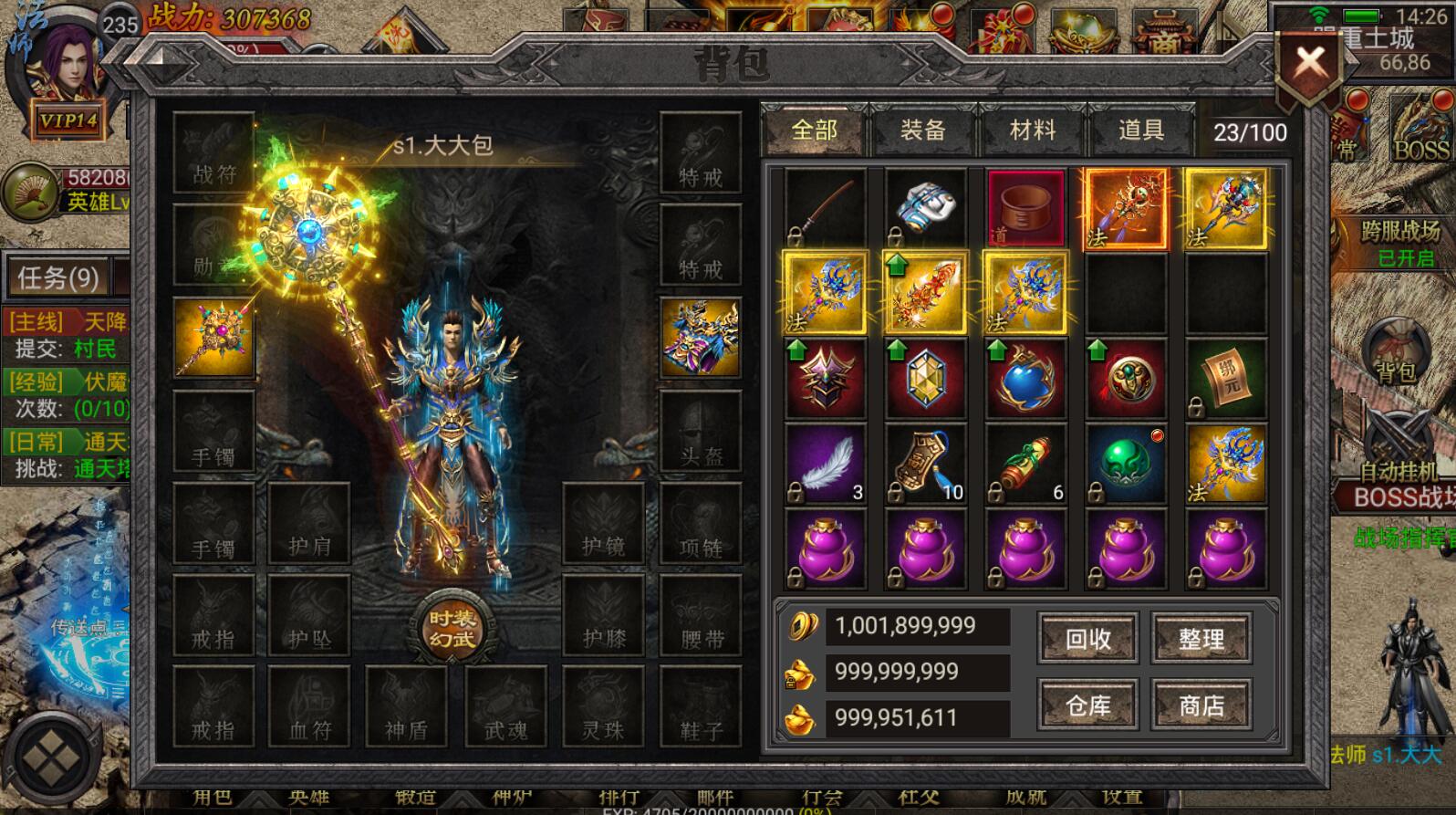
Task: Select the equipped blue-gold armor slot
Action: [700, 338]
